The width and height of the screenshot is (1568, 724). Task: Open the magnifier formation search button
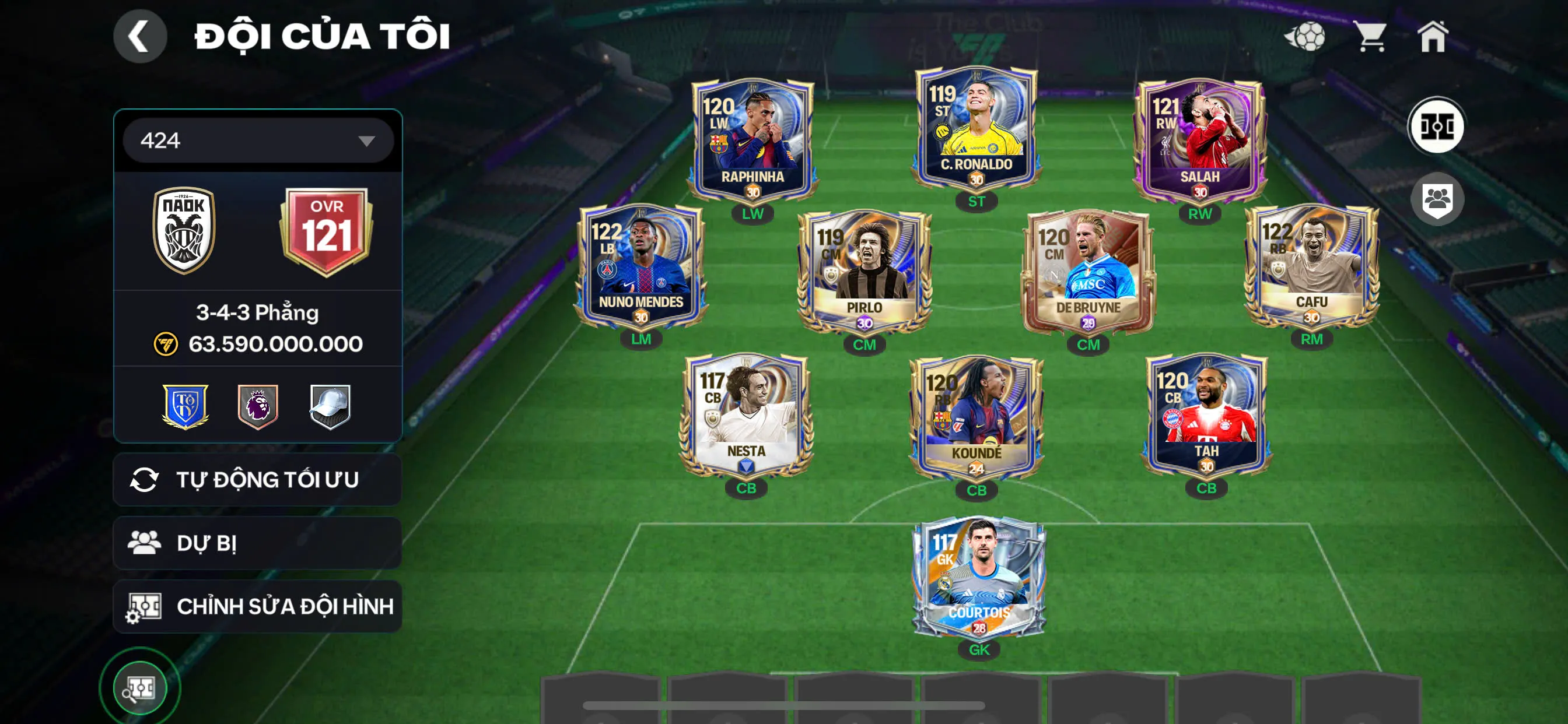tap(139, 688)
